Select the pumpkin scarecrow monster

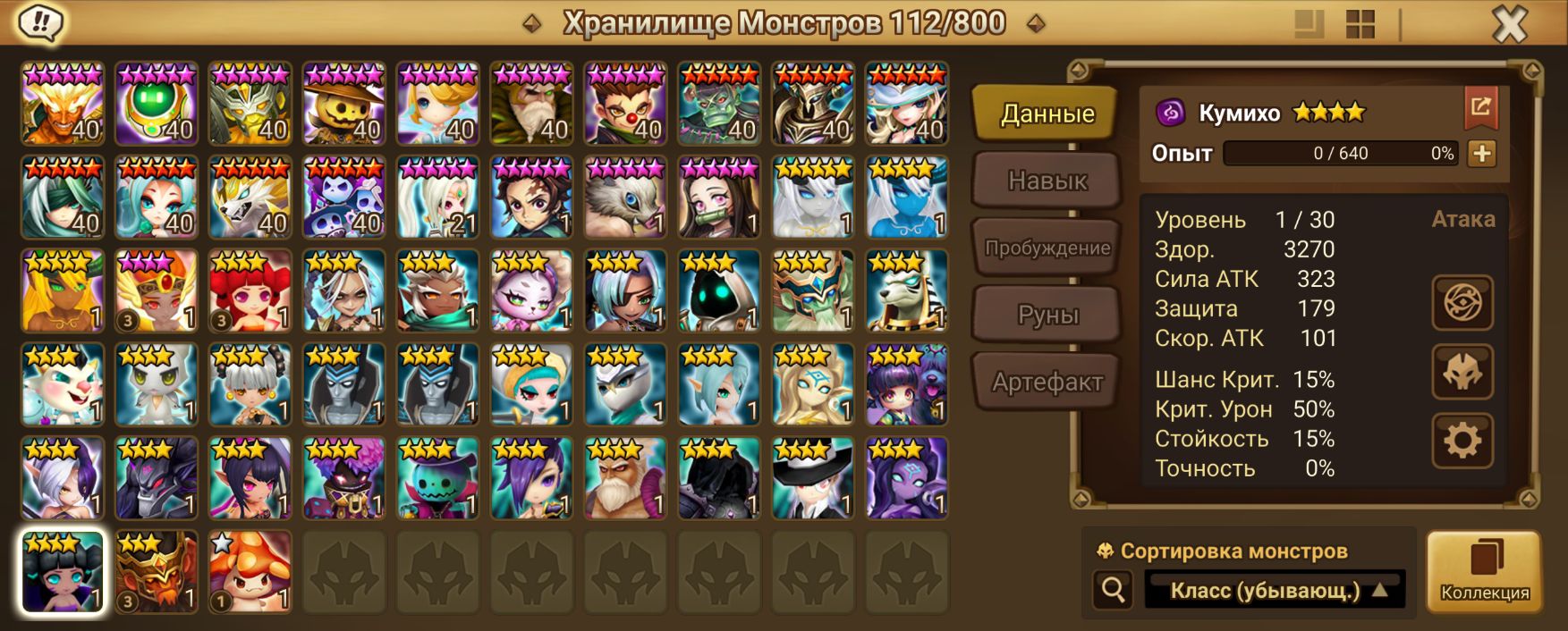tap(343, 103)
